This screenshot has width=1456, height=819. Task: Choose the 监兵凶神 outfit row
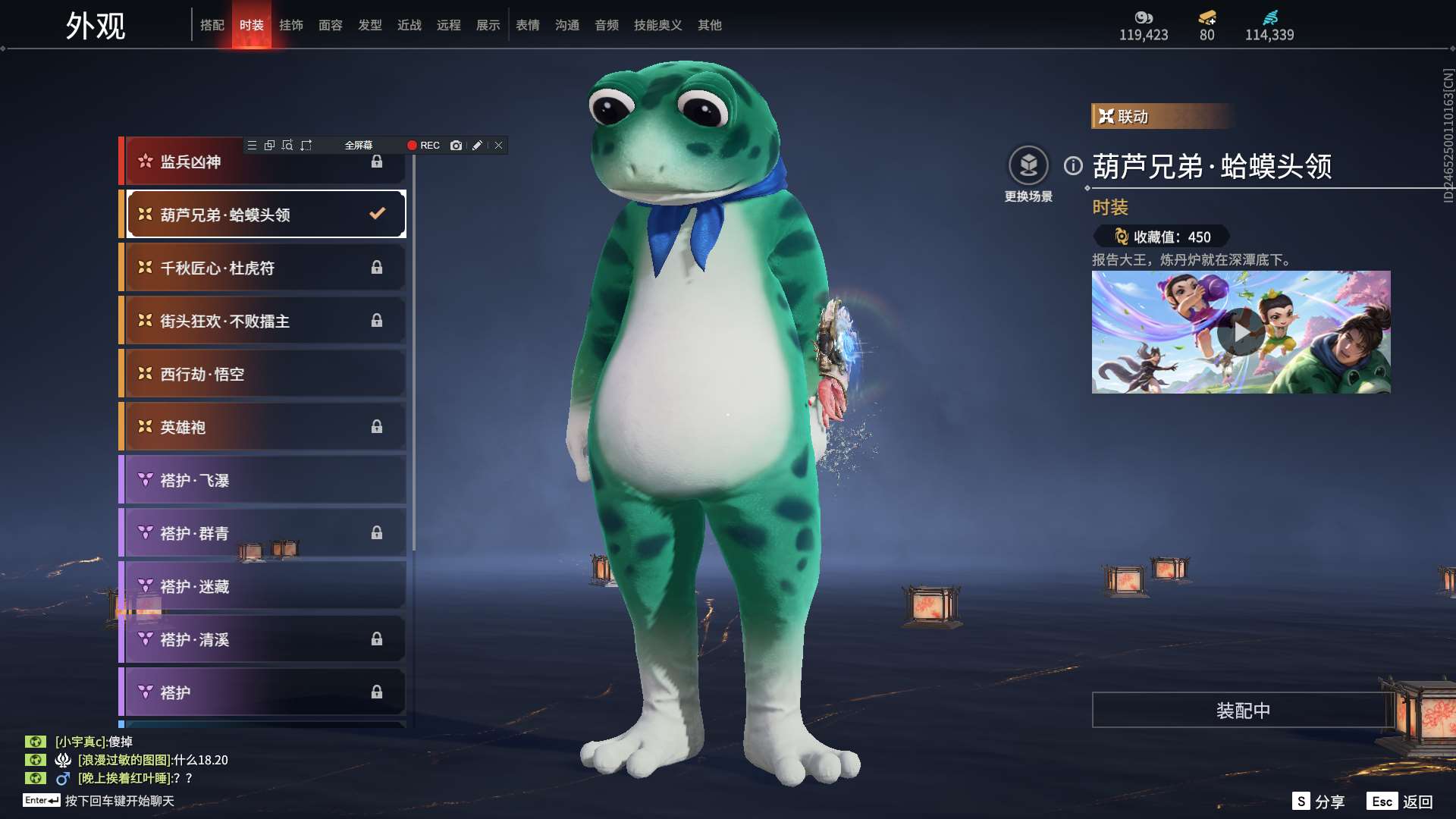[262, 162]
